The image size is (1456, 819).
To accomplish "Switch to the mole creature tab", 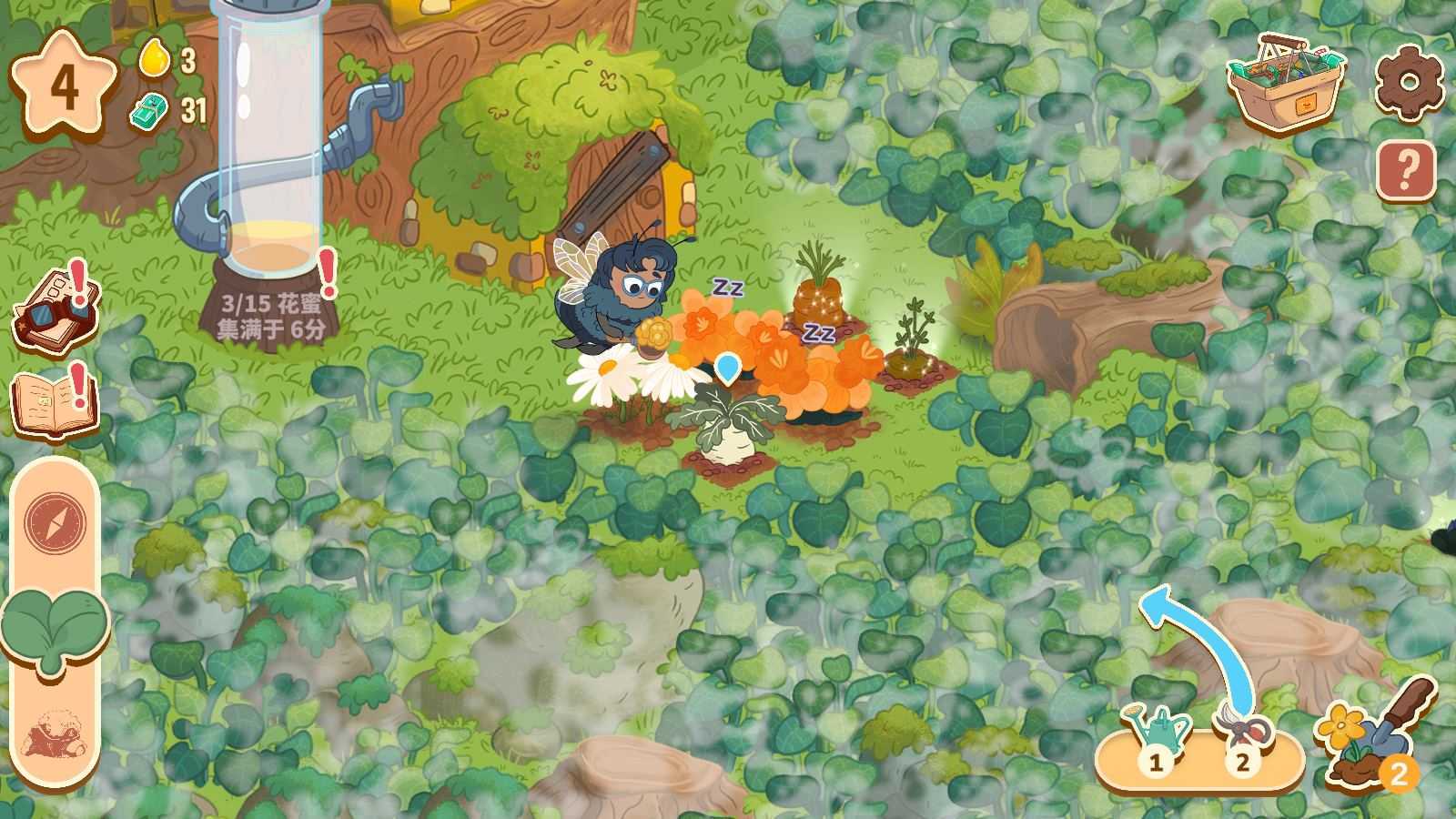I will [x=55, y=733].
